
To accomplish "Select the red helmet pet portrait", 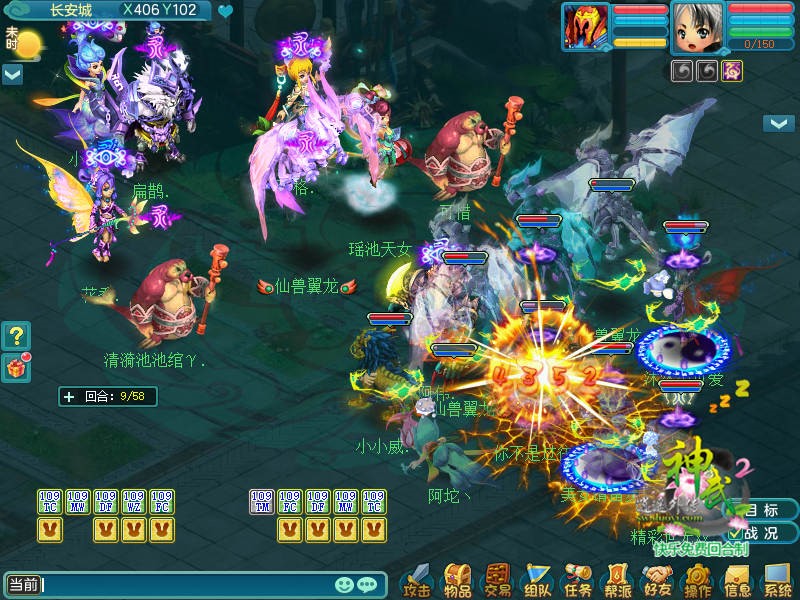I will click(x=585, y=26).
